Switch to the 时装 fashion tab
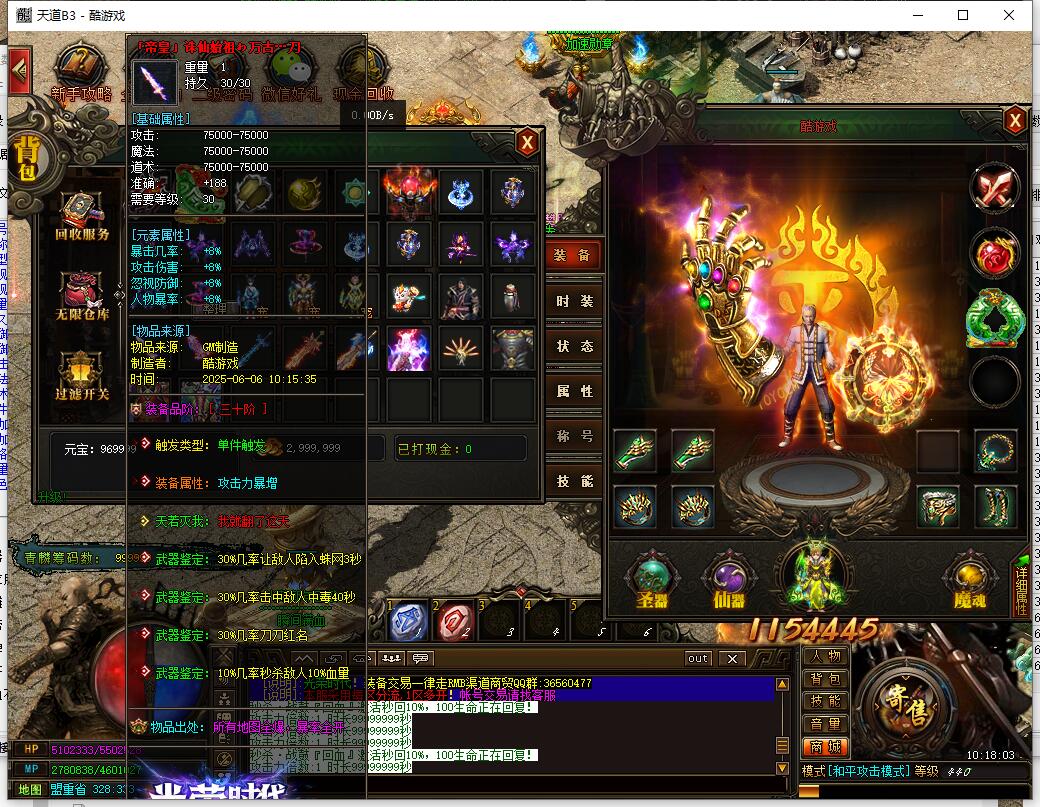 coord(575,301)
